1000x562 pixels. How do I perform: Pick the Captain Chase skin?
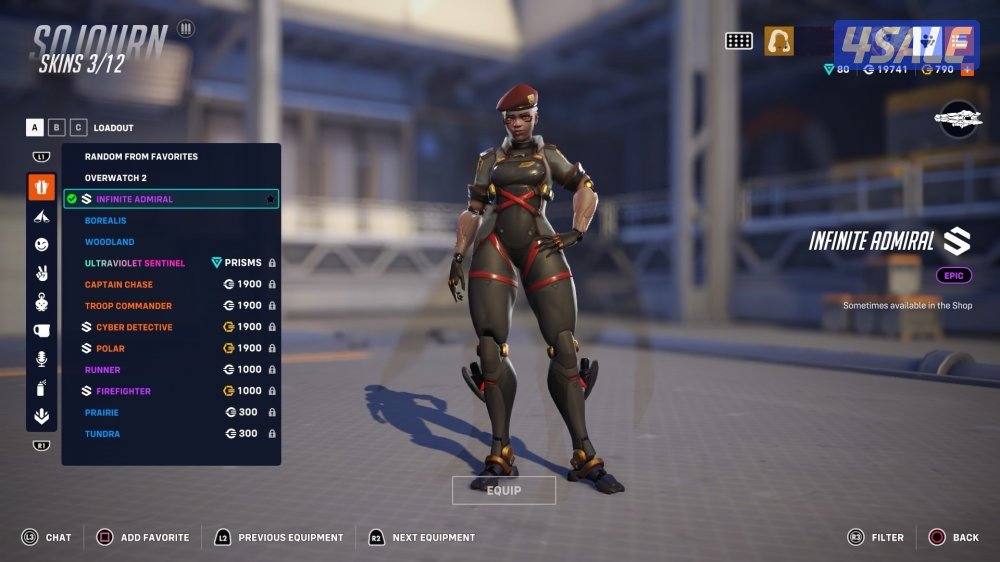pos(119,285)
